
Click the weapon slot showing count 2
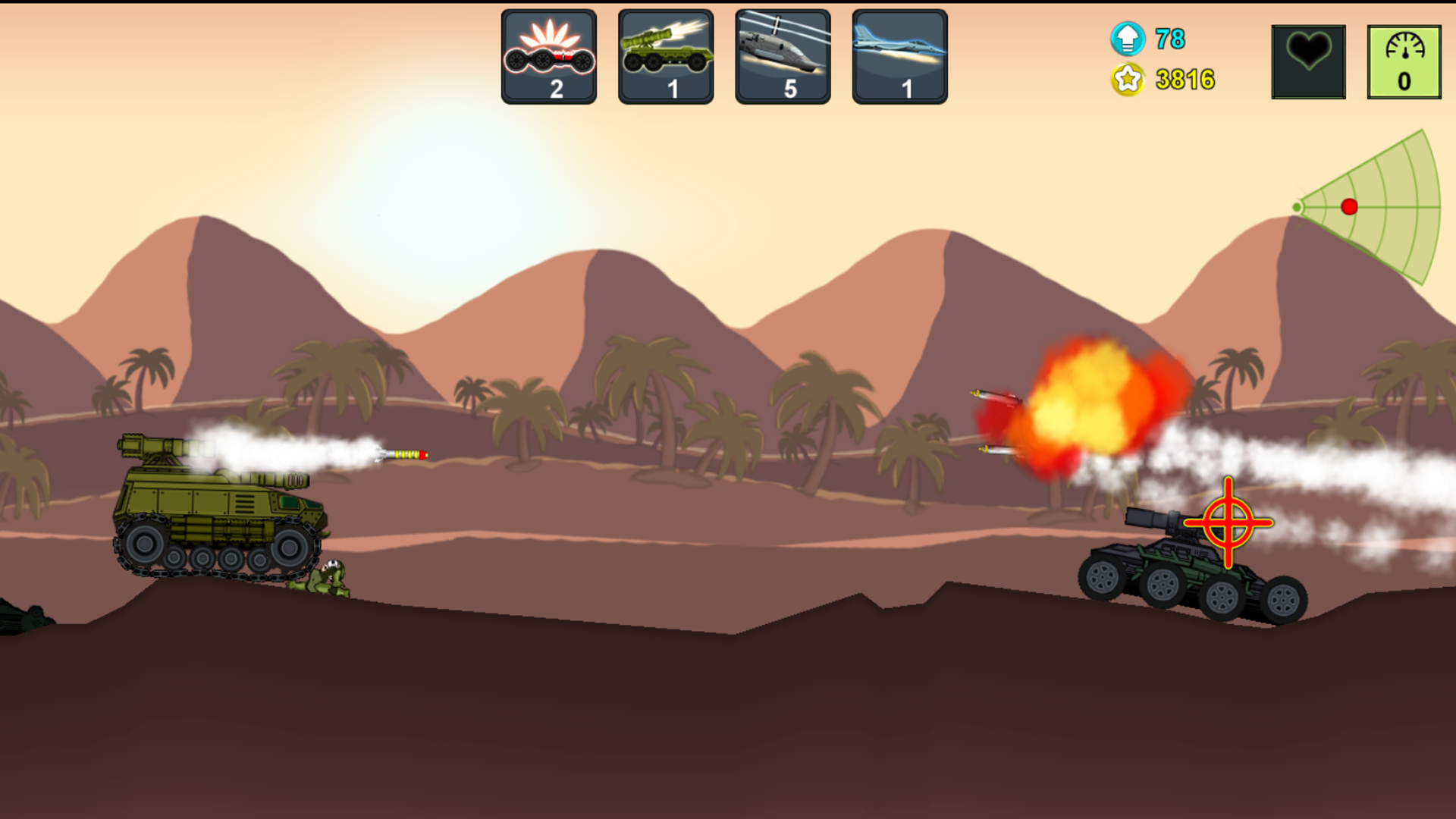click(x=550, y=57)
